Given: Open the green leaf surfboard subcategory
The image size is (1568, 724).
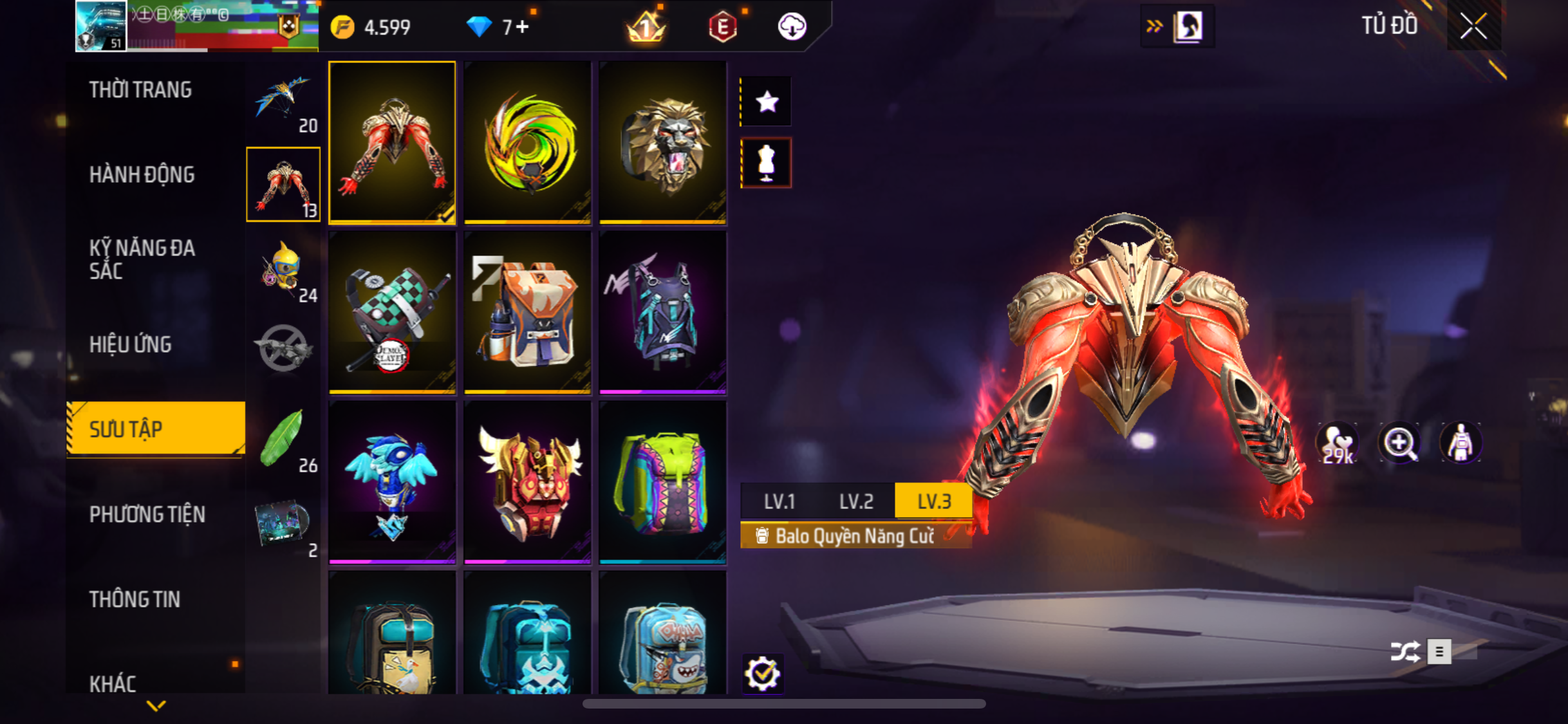Looking at the screenshot, I should tap(283, 441).
